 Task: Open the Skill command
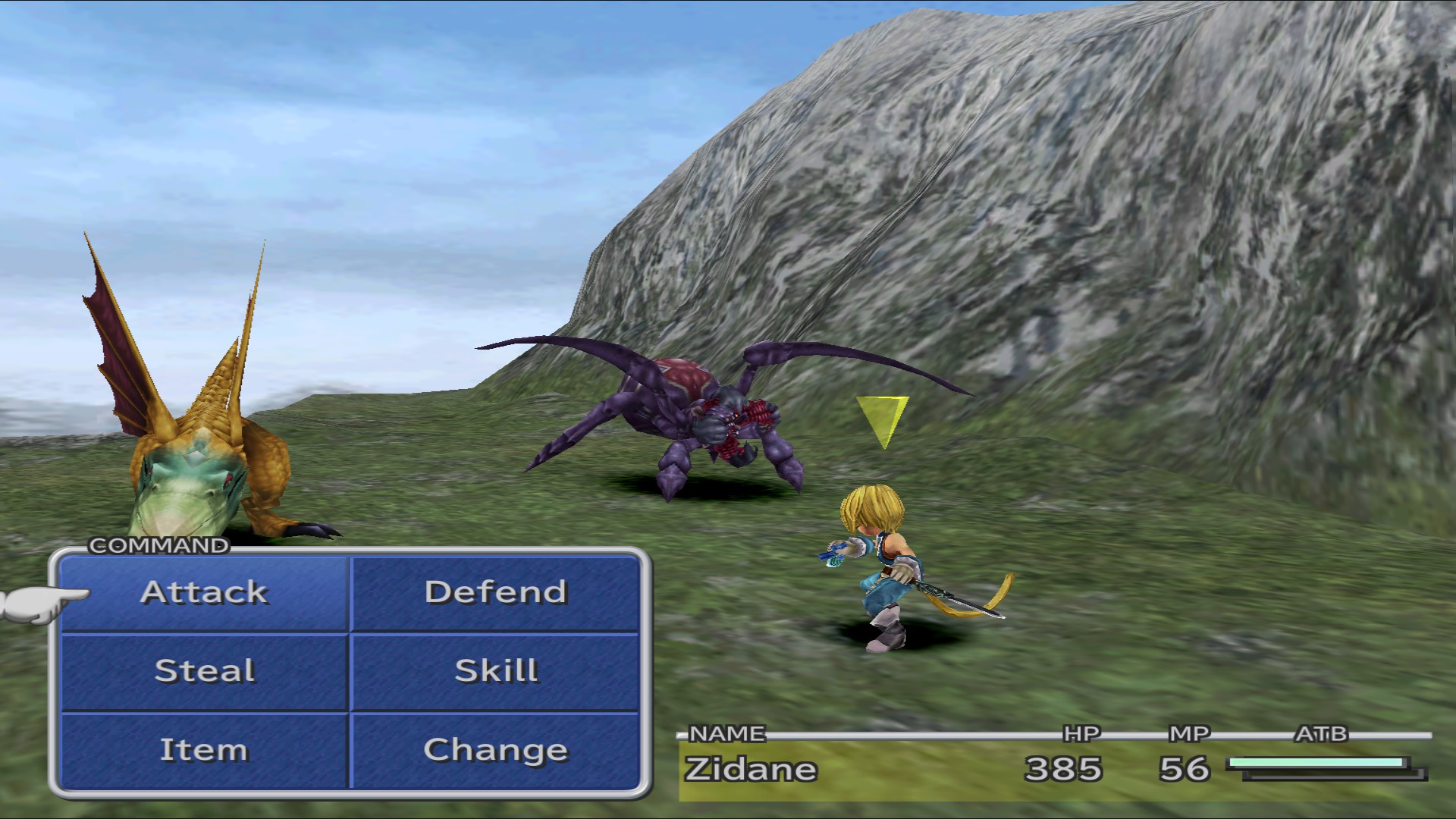(496, 672)
